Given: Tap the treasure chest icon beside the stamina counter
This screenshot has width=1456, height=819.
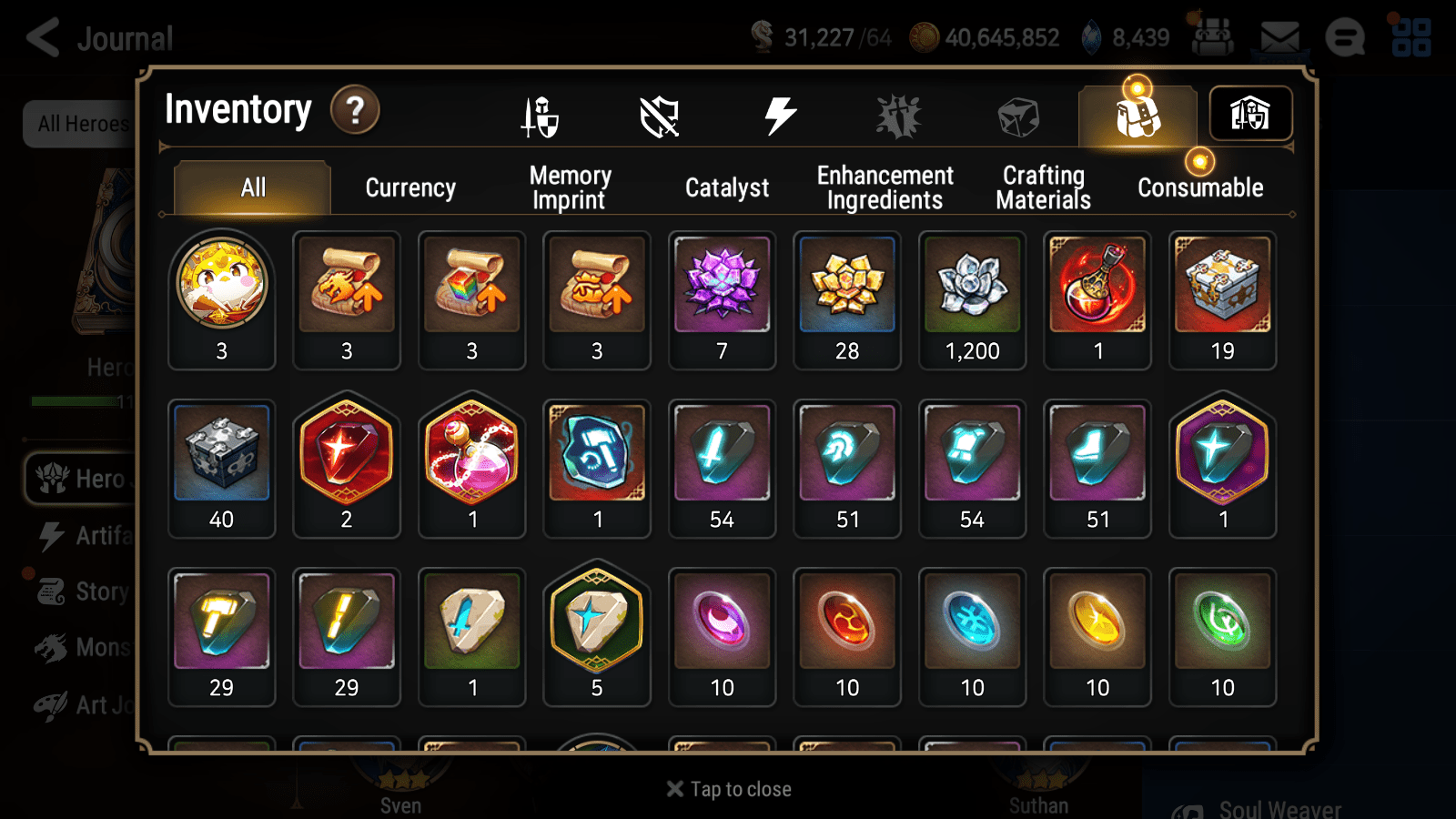Looking at the screenshot, I should coord(1212,36).
